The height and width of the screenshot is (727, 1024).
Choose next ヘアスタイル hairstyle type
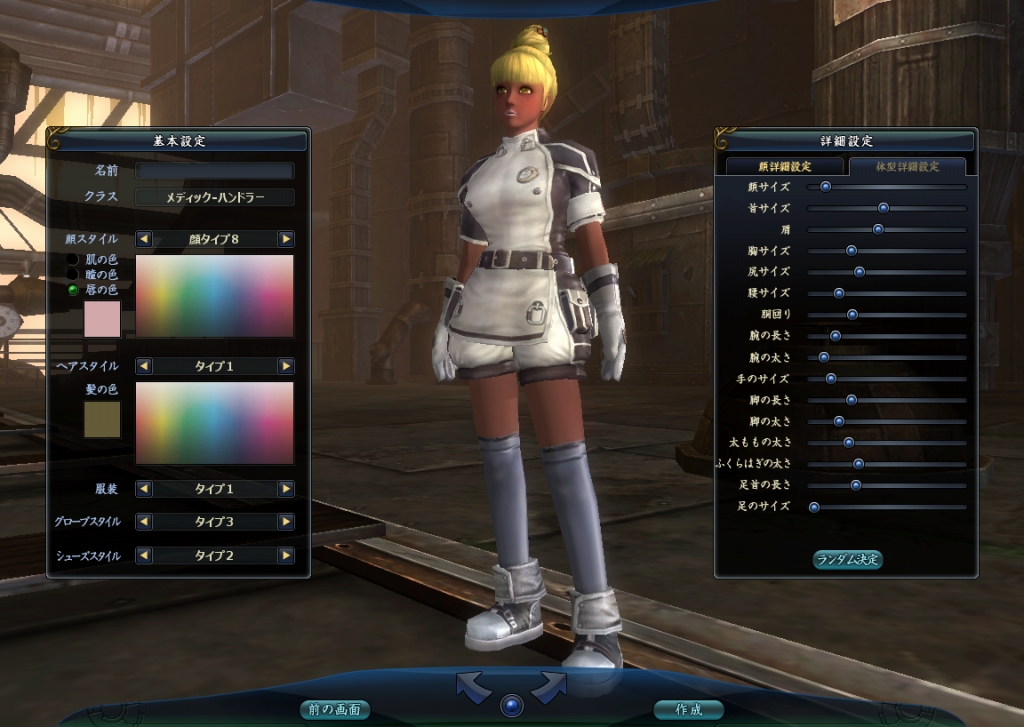286,366
